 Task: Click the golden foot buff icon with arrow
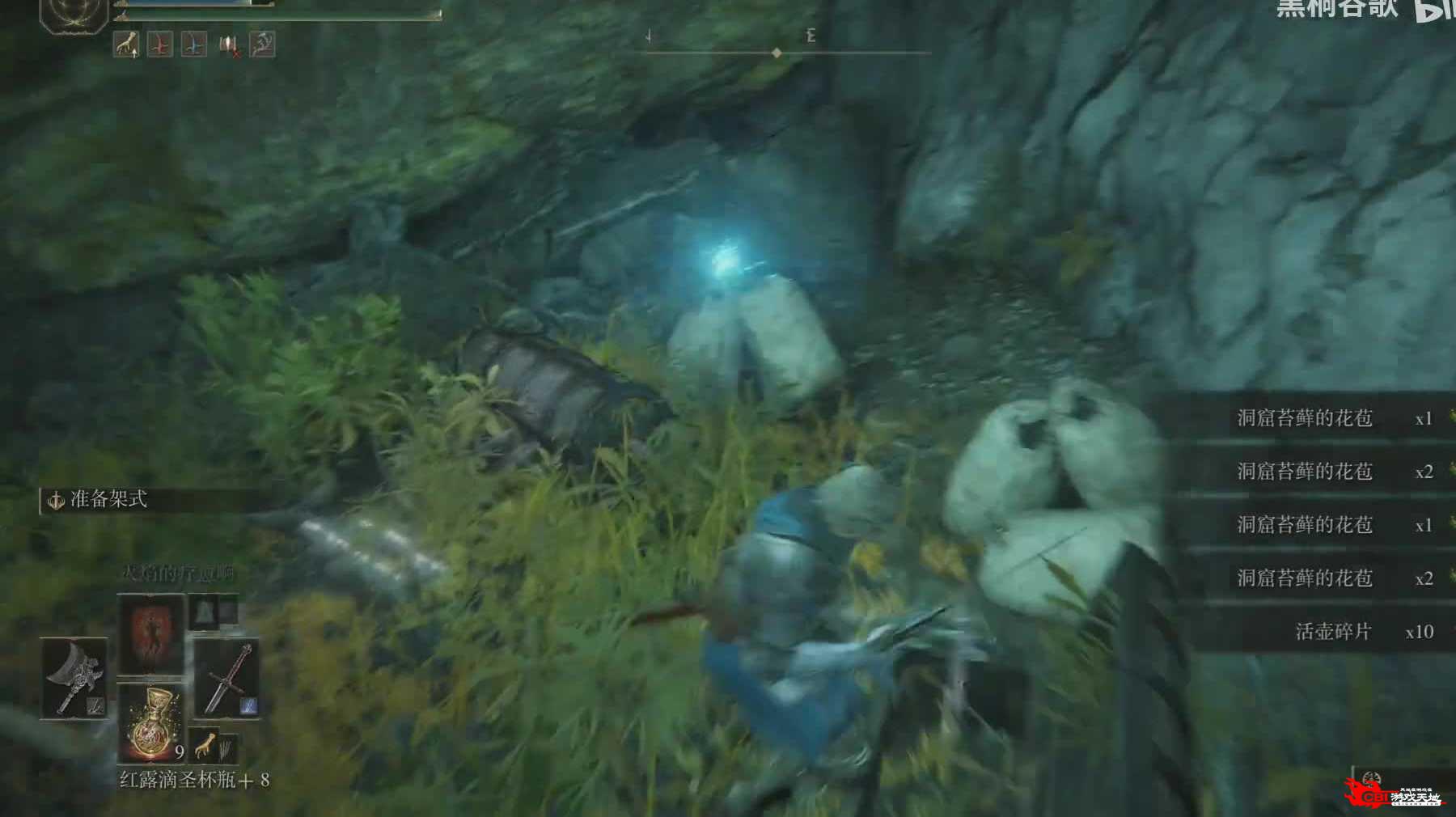coord(125,44)
